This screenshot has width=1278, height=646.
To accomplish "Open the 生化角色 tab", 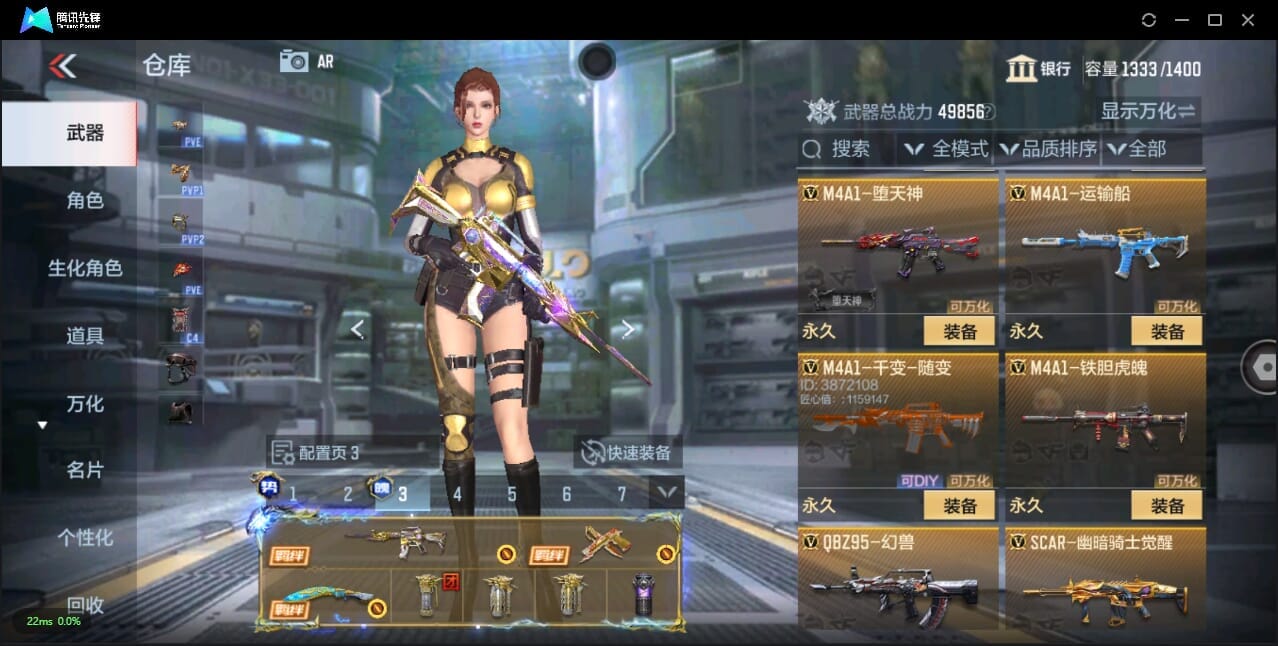I will [84, 268].
